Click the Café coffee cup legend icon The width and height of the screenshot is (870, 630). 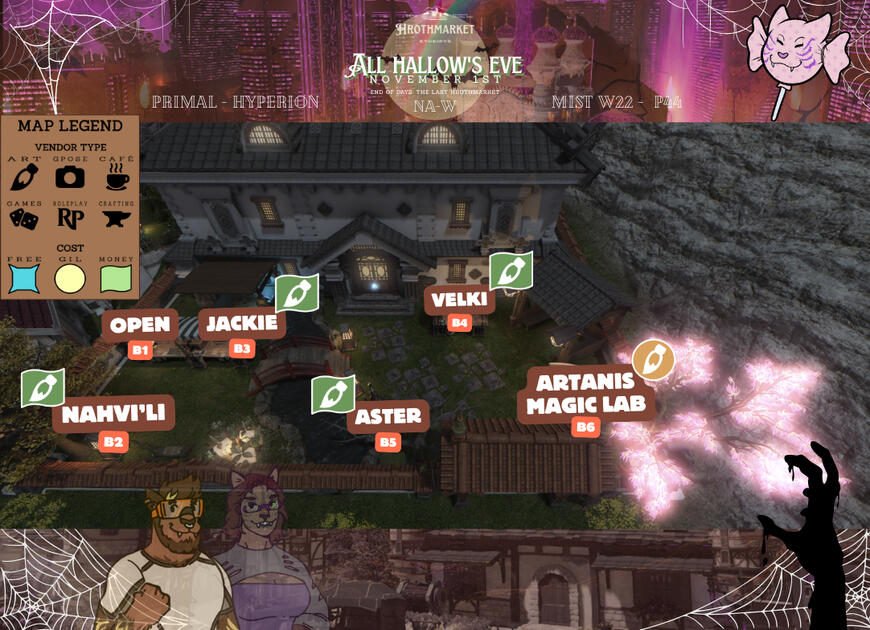tap(117, 178)
